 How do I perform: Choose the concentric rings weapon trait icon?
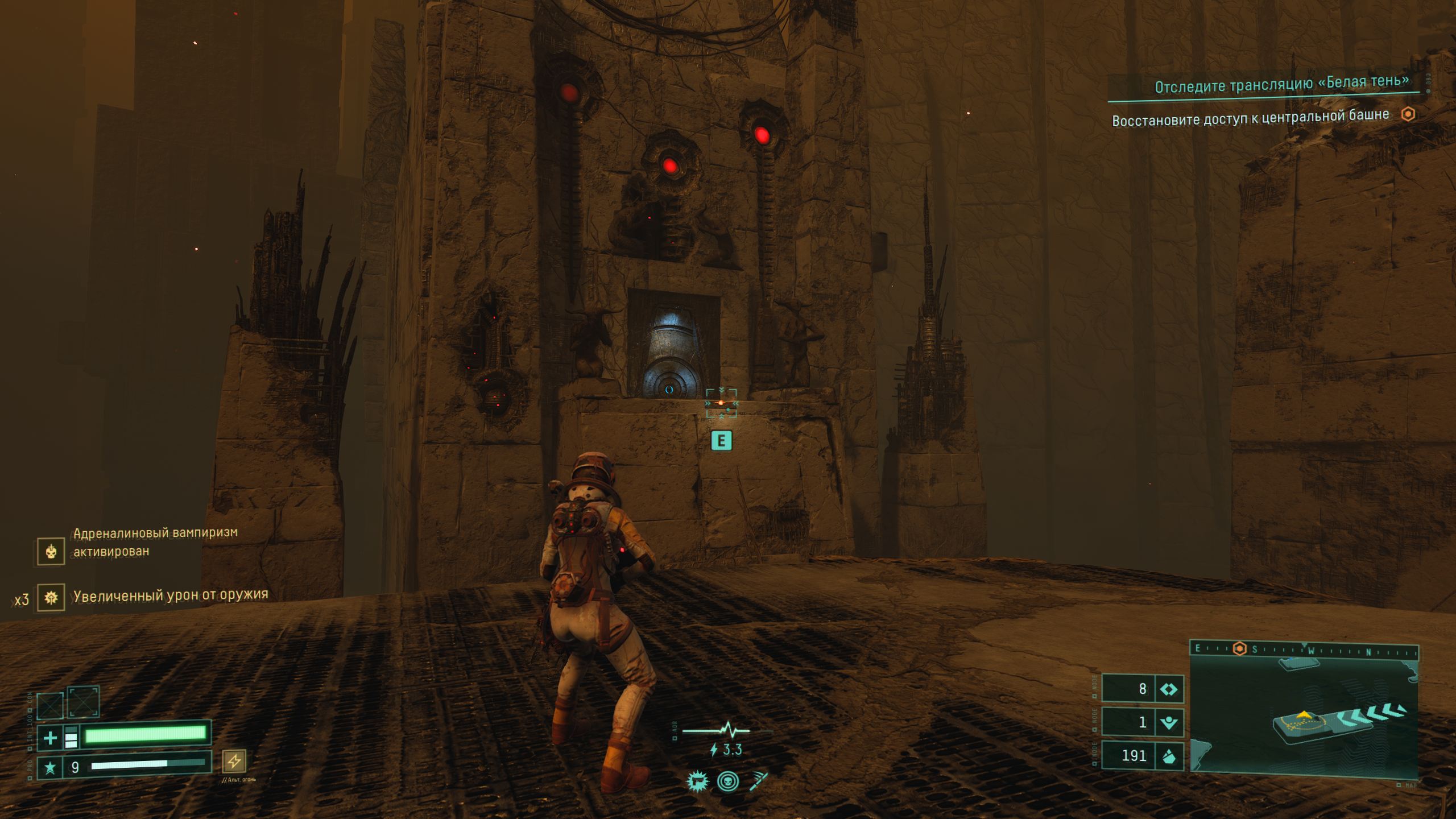728,781
